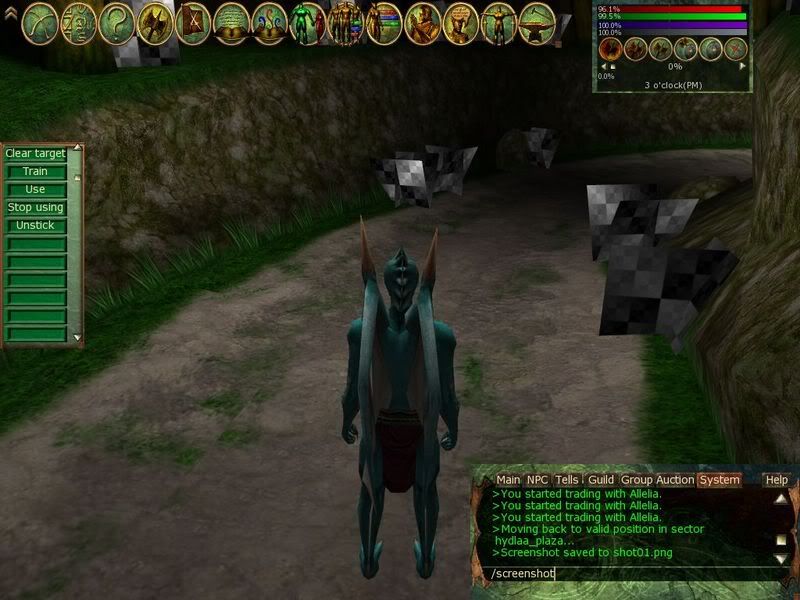Open the Auction chat tab
The image size is (800, 600).
(675, 480)
